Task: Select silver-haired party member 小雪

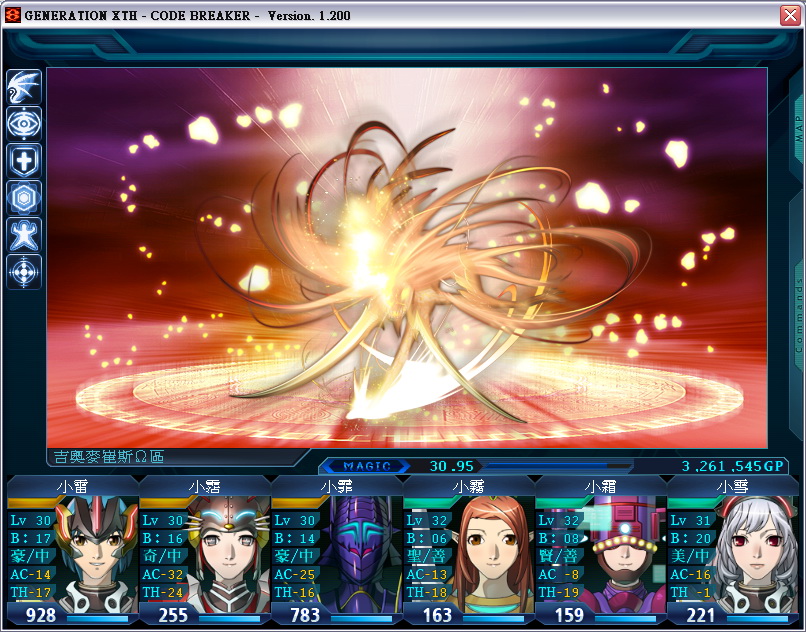Action: point(733,552)
